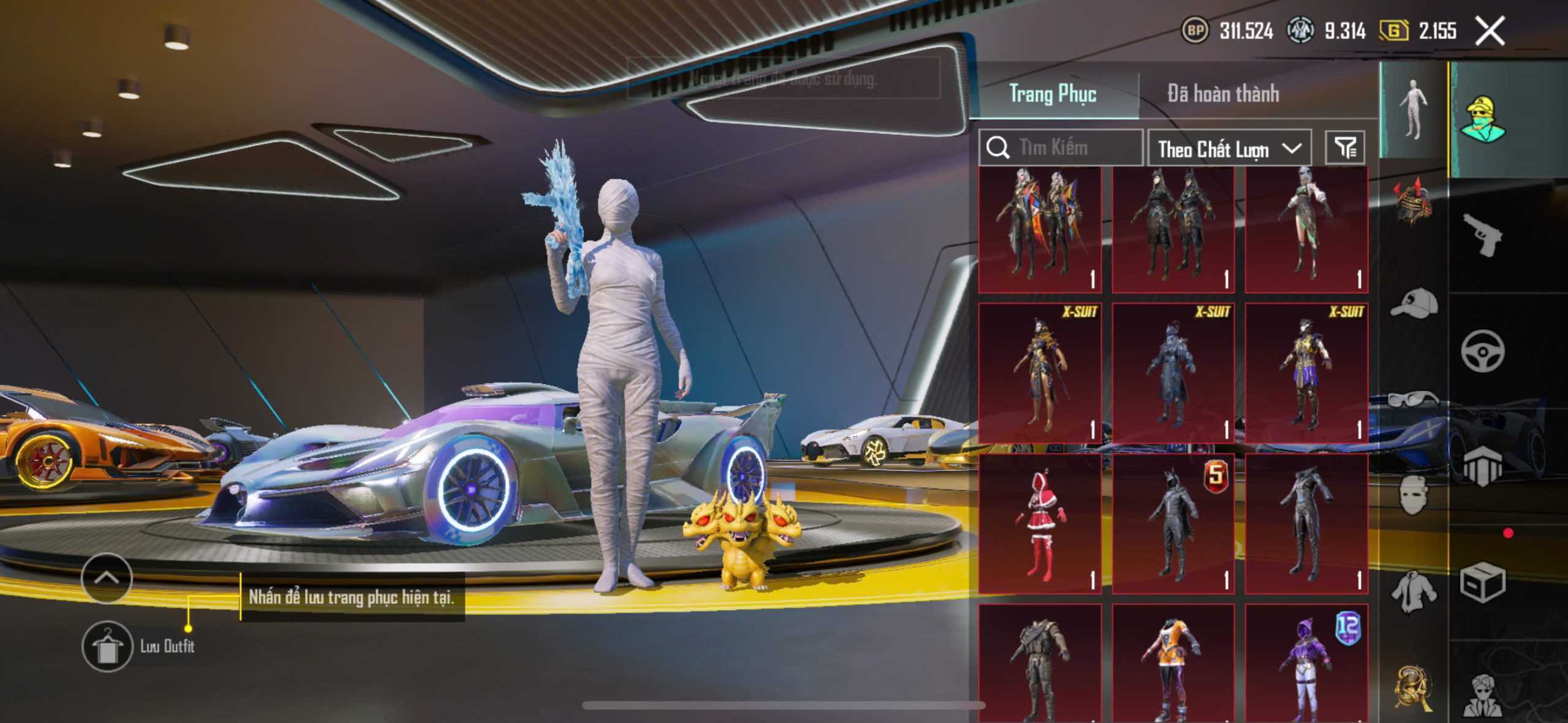Open the Theo Chất Lượng sort dropdown
The height and width of the screenshot is (723, 1568).
[x=1229, y=149]
